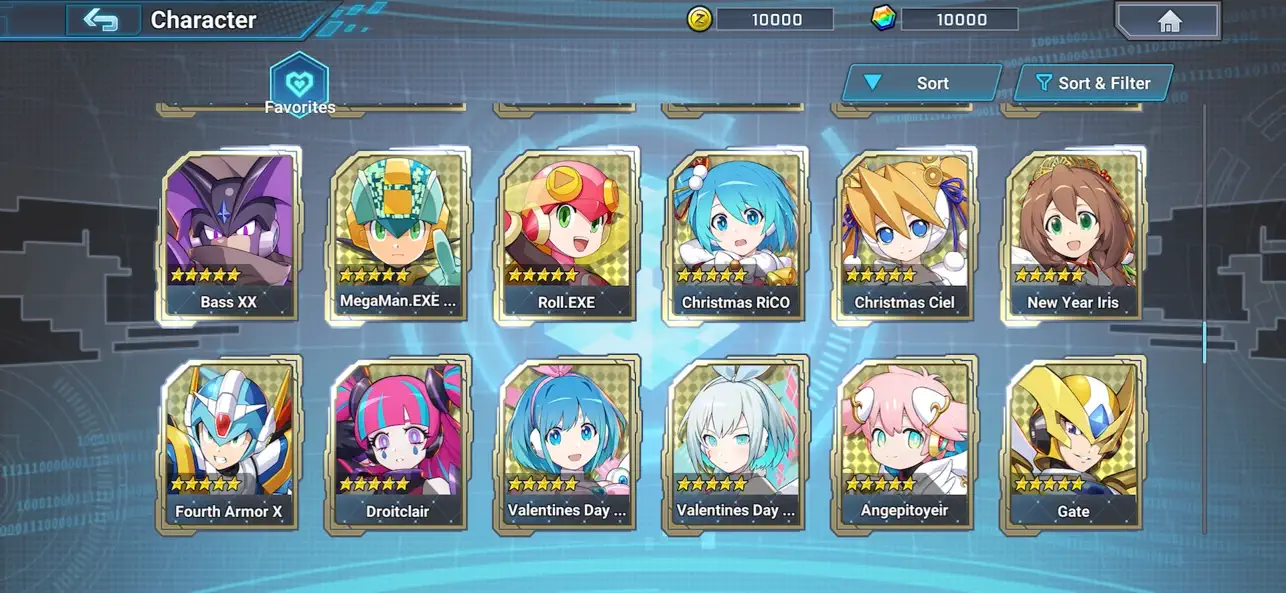Open the Droitclair character card
Screen dimensions: 1286x593
399,445
